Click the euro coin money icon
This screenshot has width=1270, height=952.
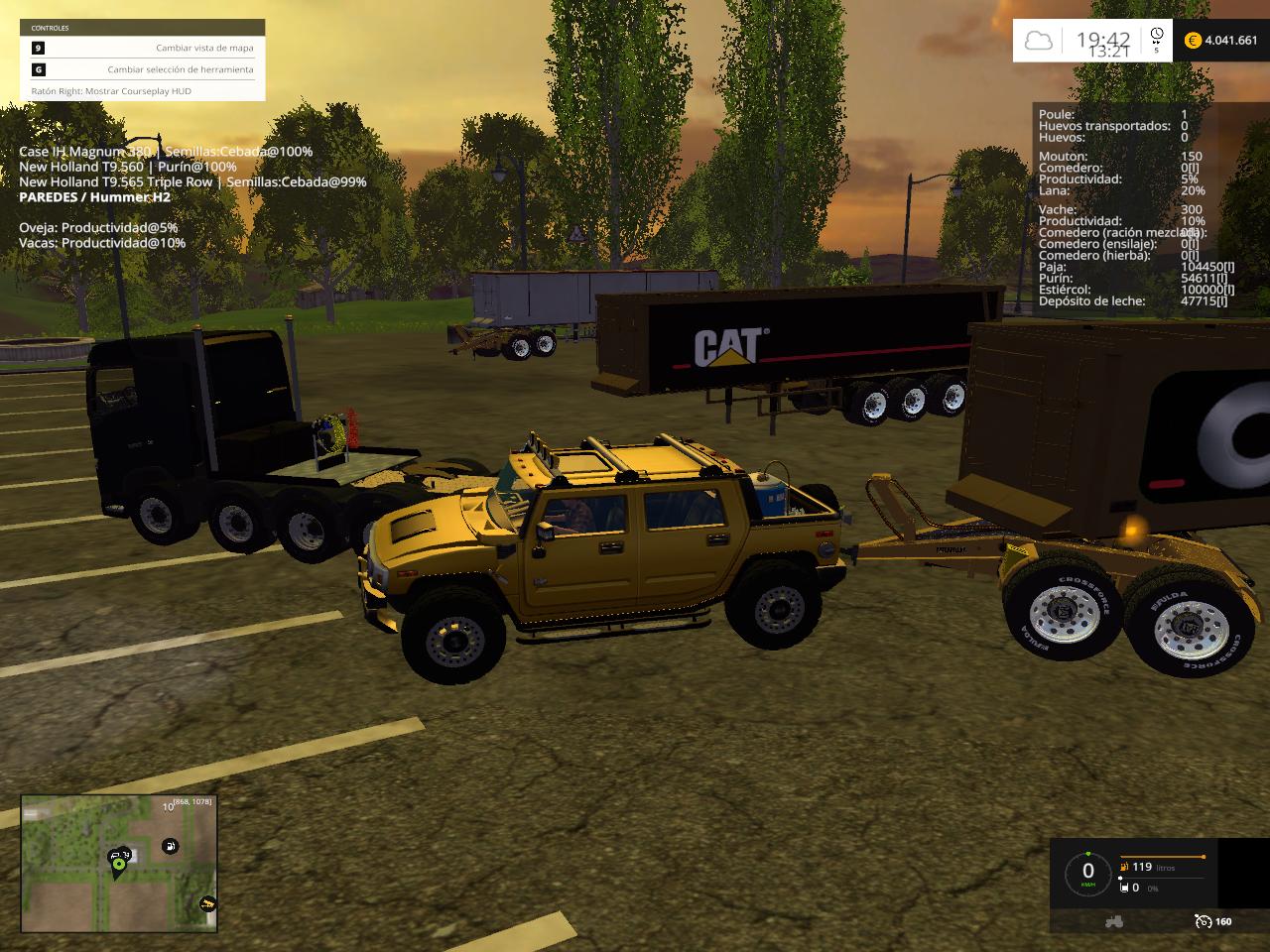coord(1192,41)
